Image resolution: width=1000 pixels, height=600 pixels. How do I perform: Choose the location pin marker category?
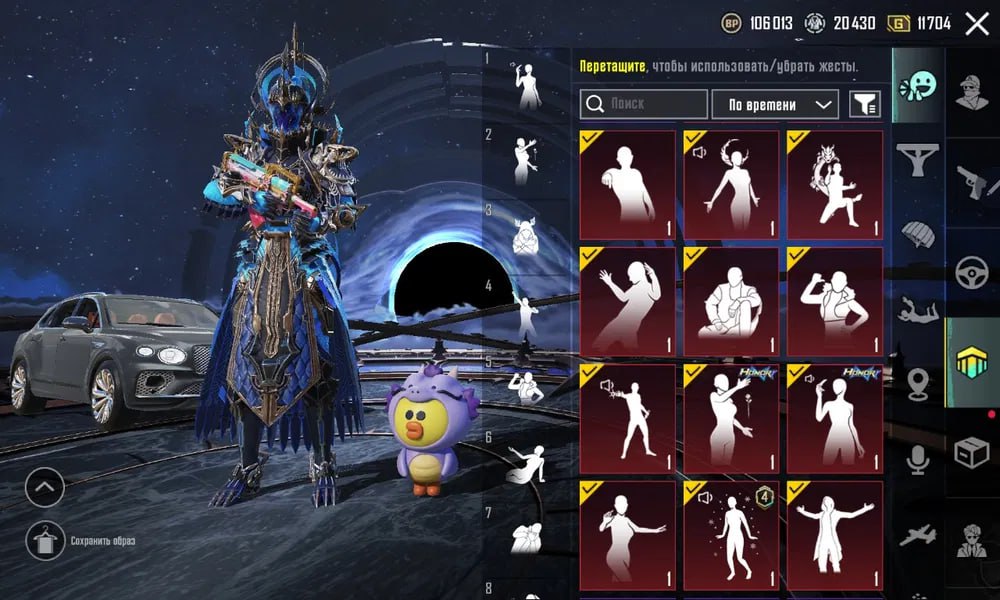tap(916, 384)
